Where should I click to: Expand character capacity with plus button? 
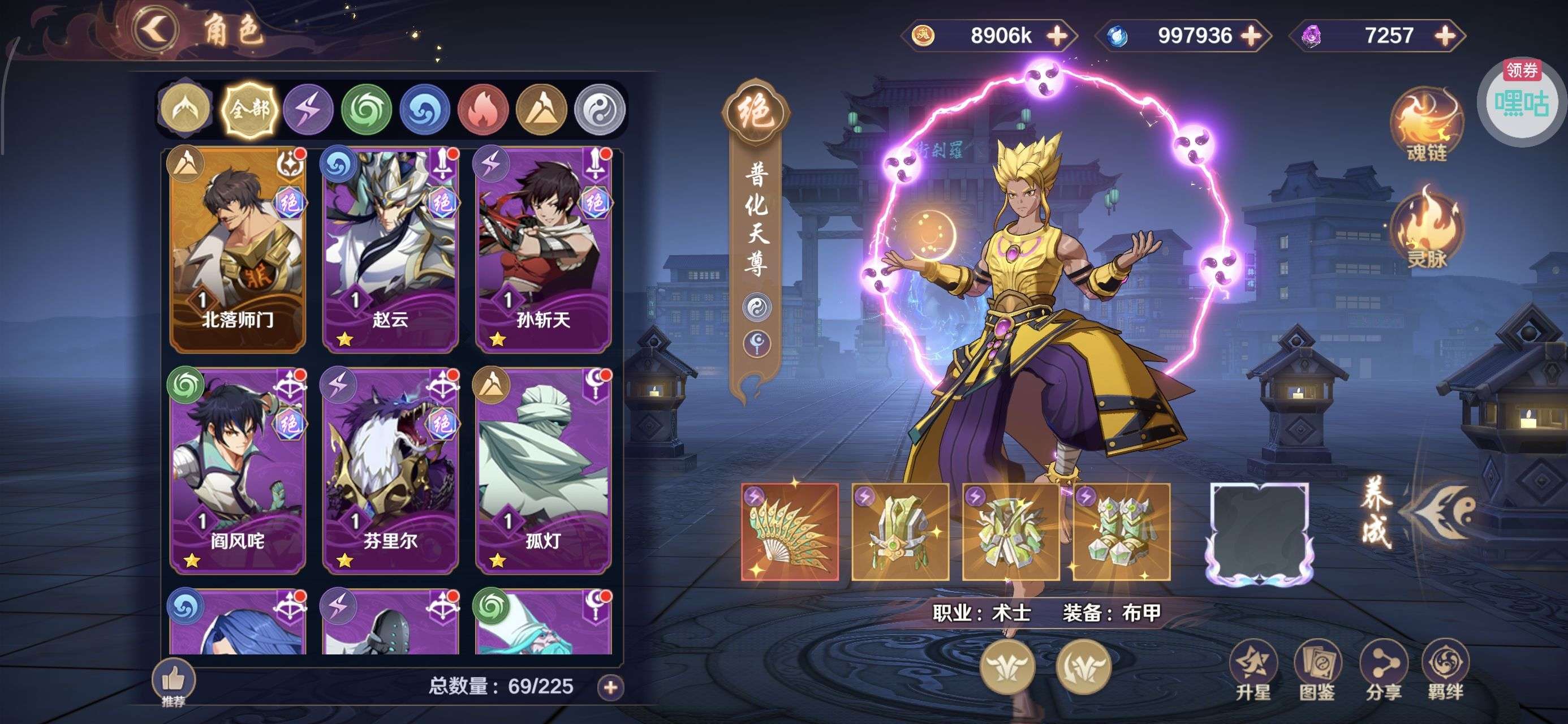(x=610, y=687)
